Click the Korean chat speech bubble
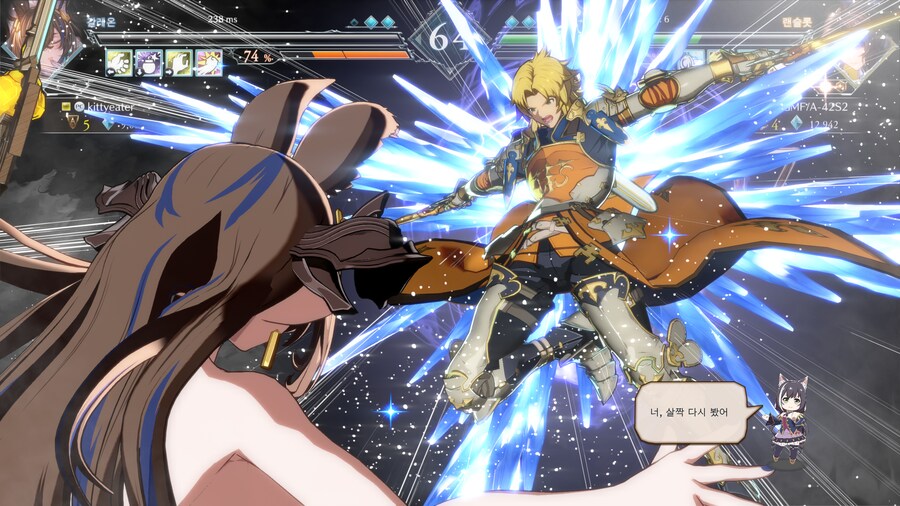Screen dimensions: 900x506 point(691,412)
